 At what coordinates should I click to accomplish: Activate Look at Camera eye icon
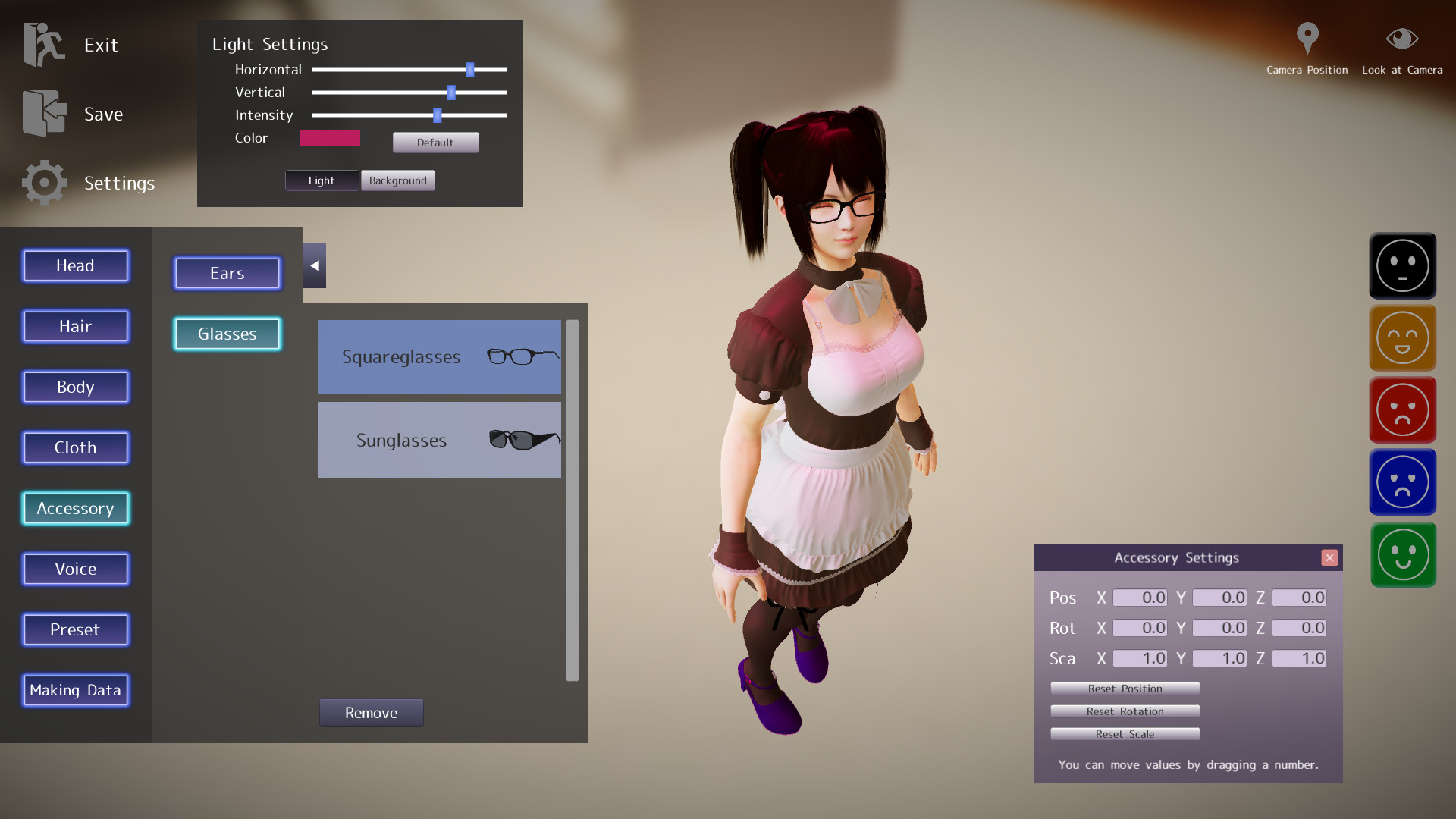pyautogui.click(x=1401, y=38)
